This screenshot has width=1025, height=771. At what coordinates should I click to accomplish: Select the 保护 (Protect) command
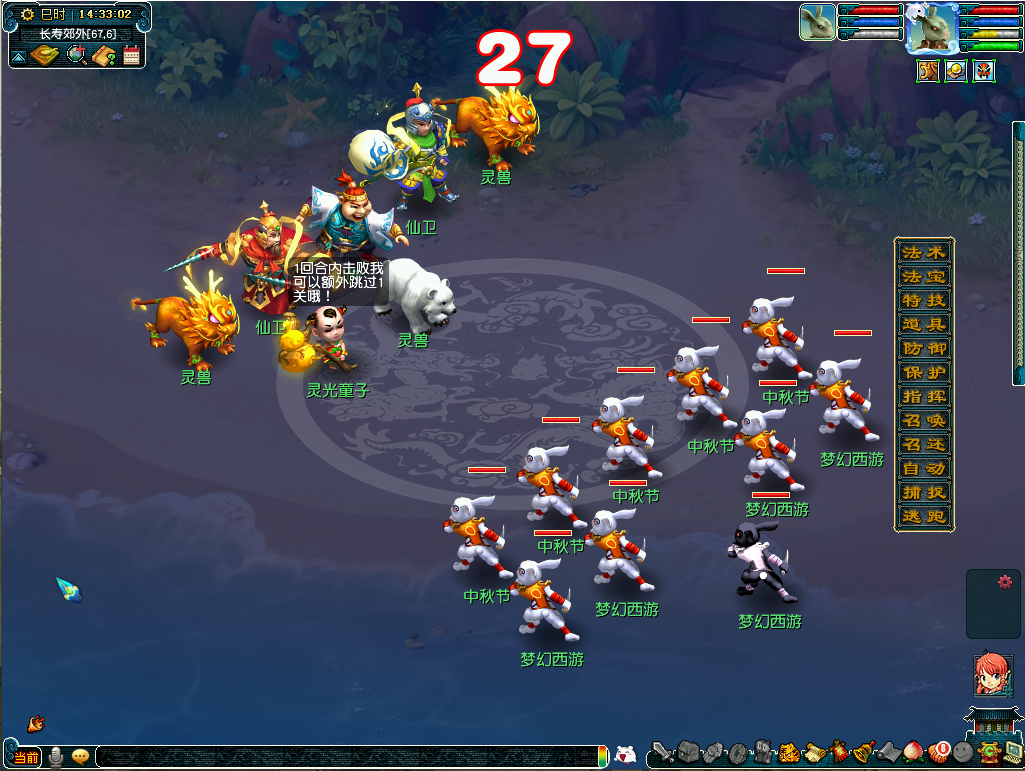[923, 372]
